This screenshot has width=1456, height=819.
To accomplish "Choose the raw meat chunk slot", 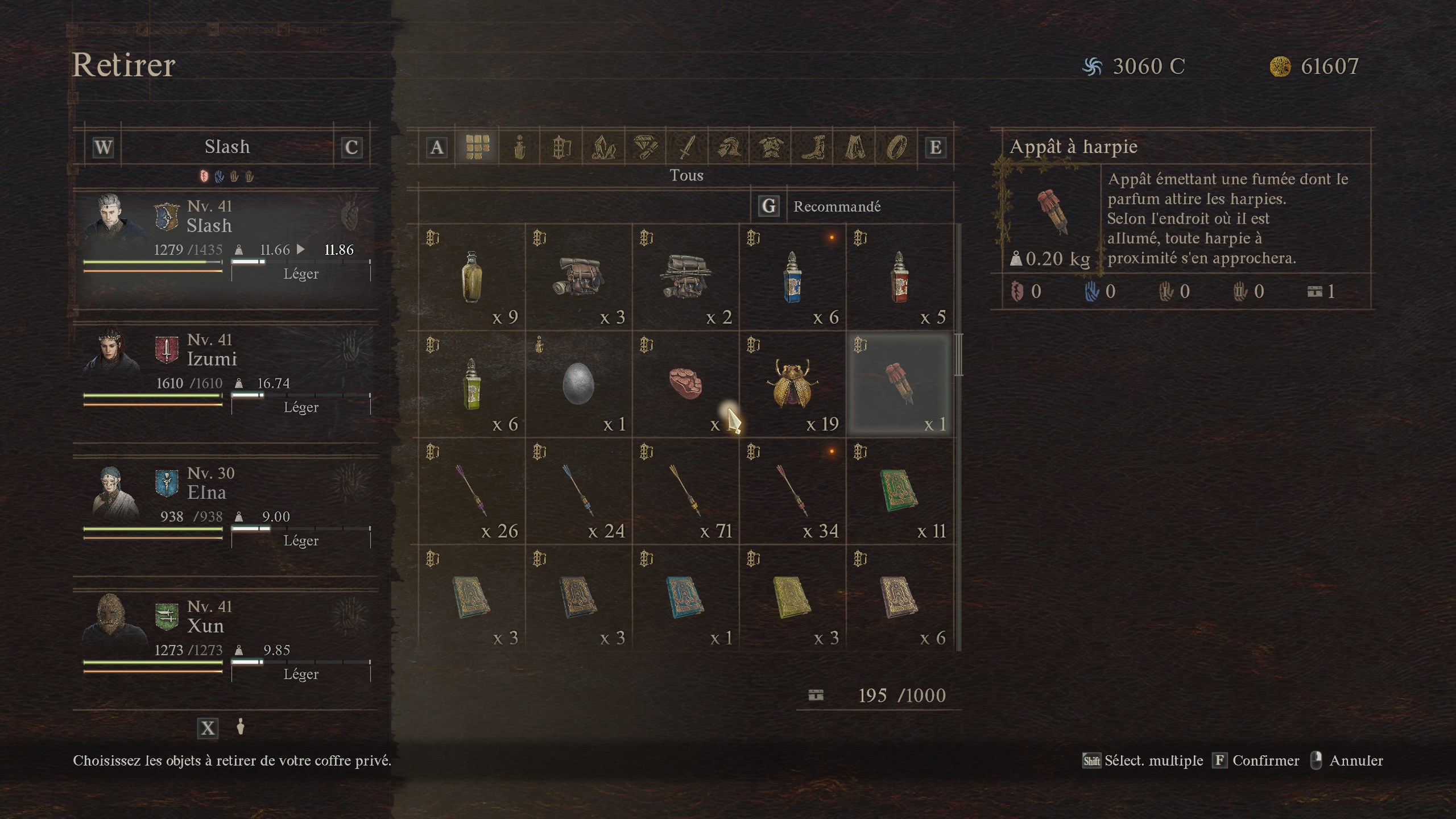I will [x=686, y=384].
